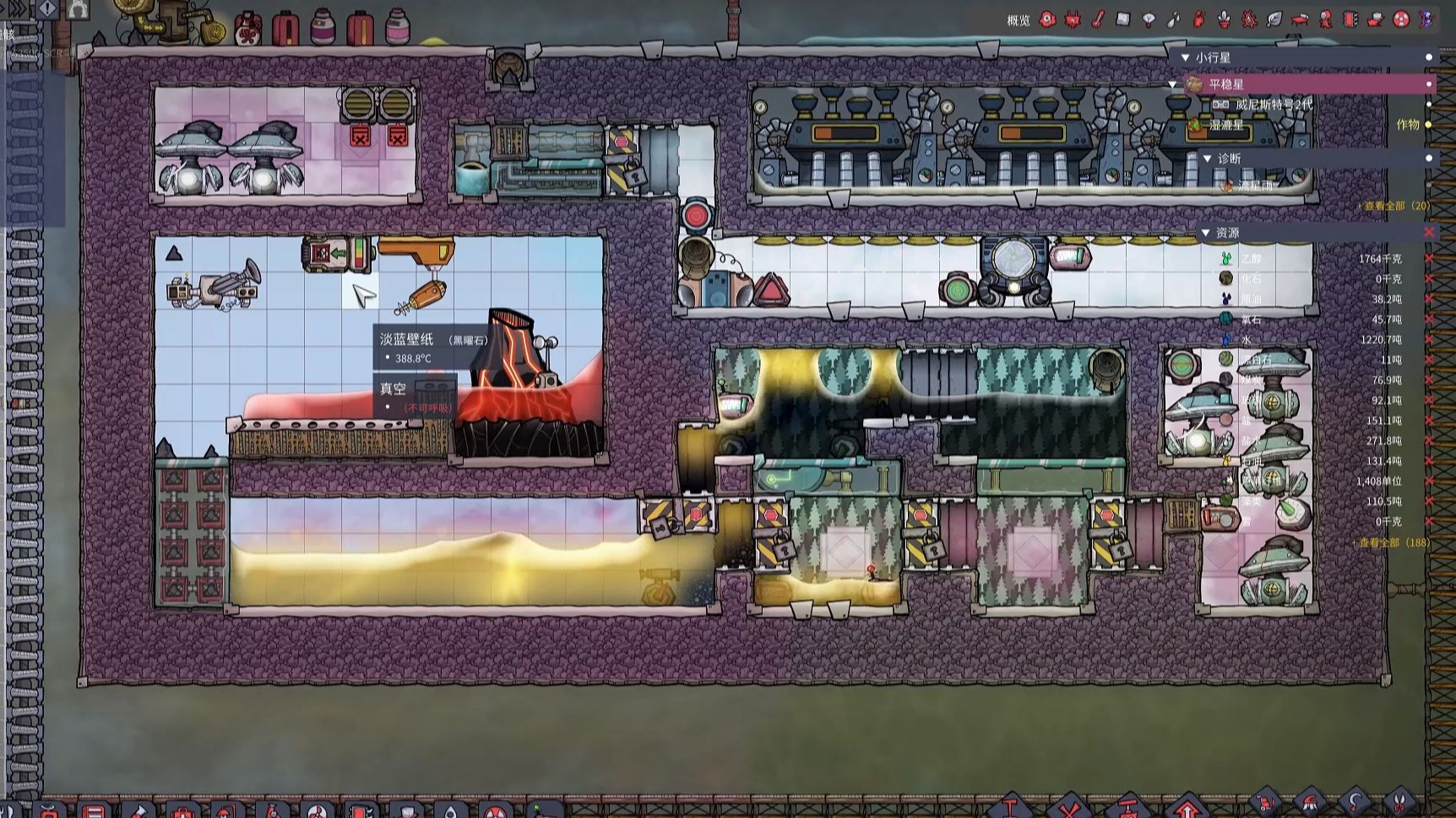Click the 查看全部 (188) resources link
Image resolution: width=1456 pixels, height=818 pixels.
click(1394, 542)
